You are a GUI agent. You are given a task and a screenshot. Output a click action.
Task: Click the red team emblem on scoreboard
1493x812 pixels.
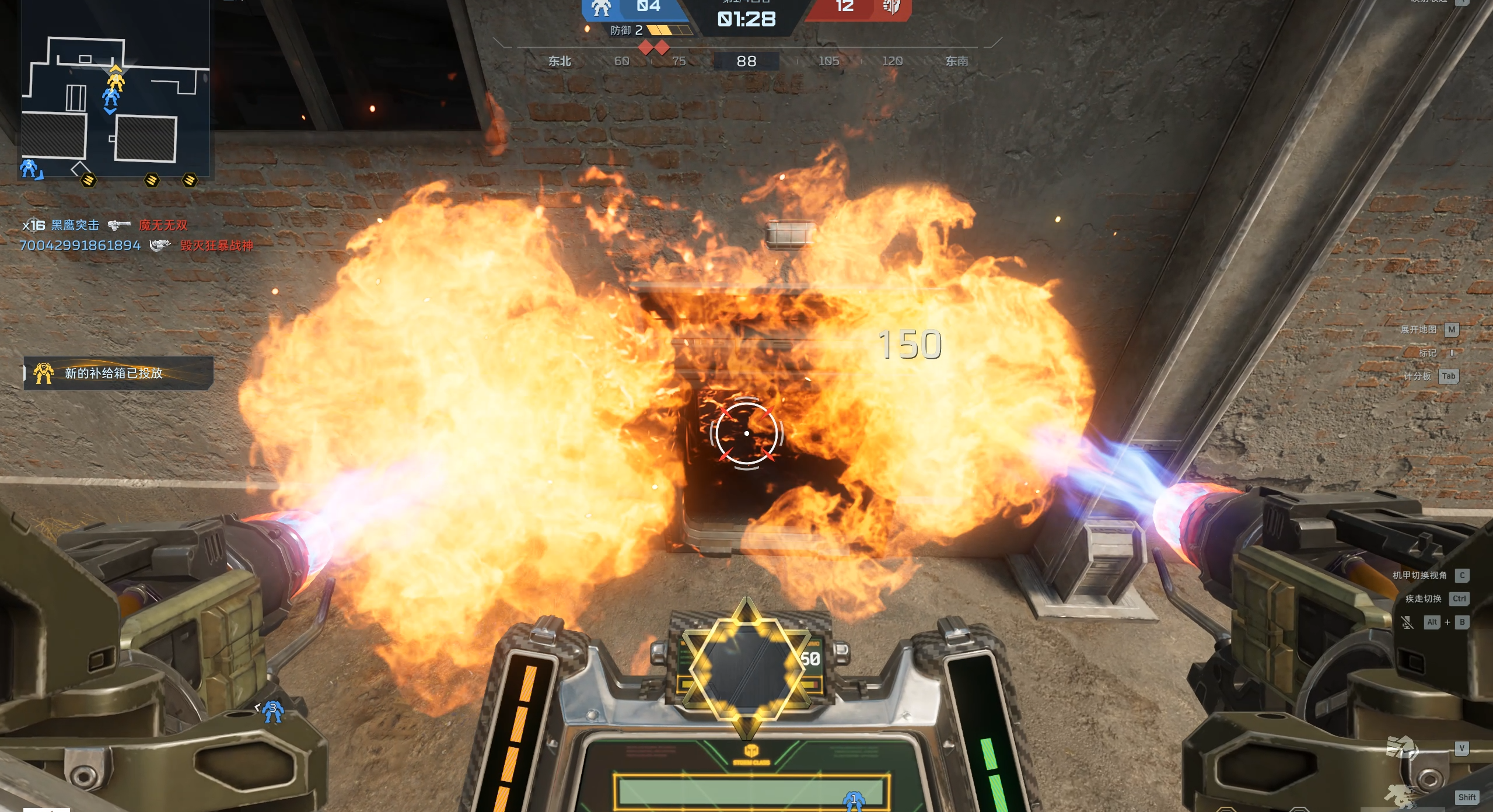point(891,8)
